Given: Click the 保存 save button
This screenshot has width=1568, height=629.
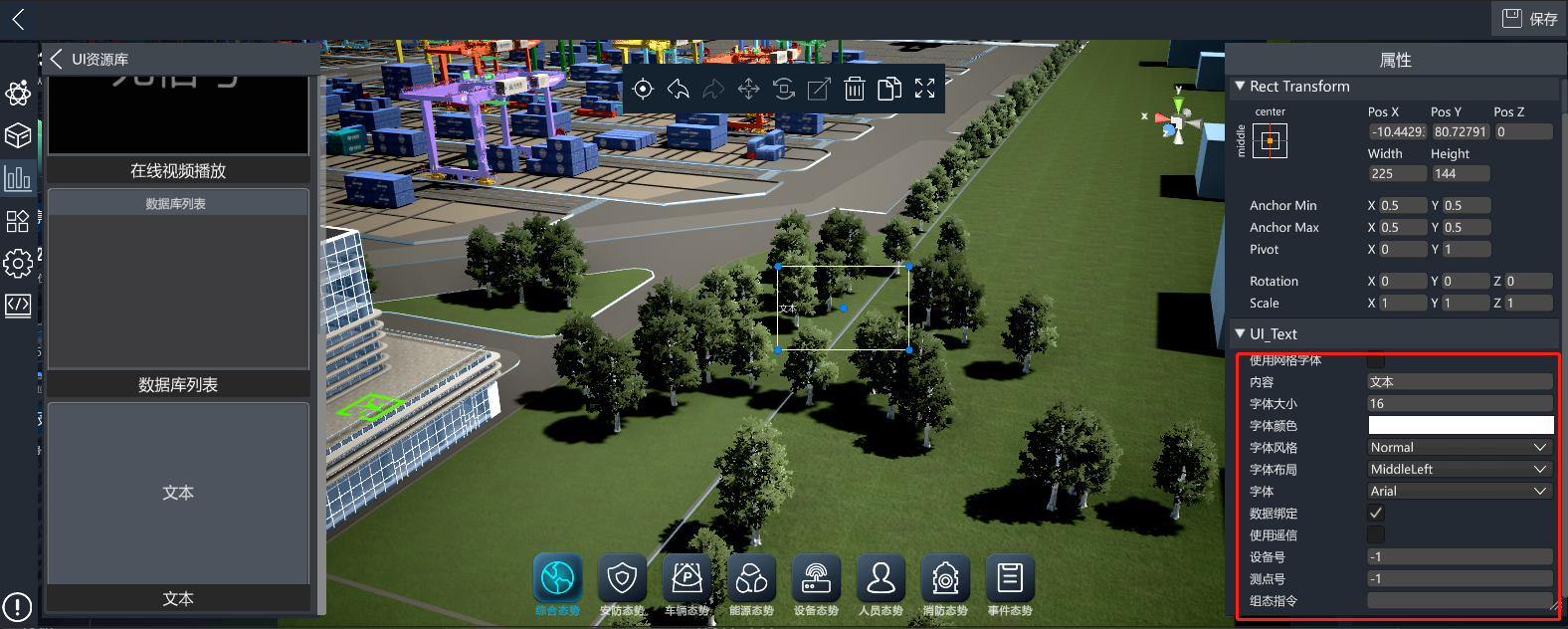Looking at the screenshot, I should pos(1529,19).
